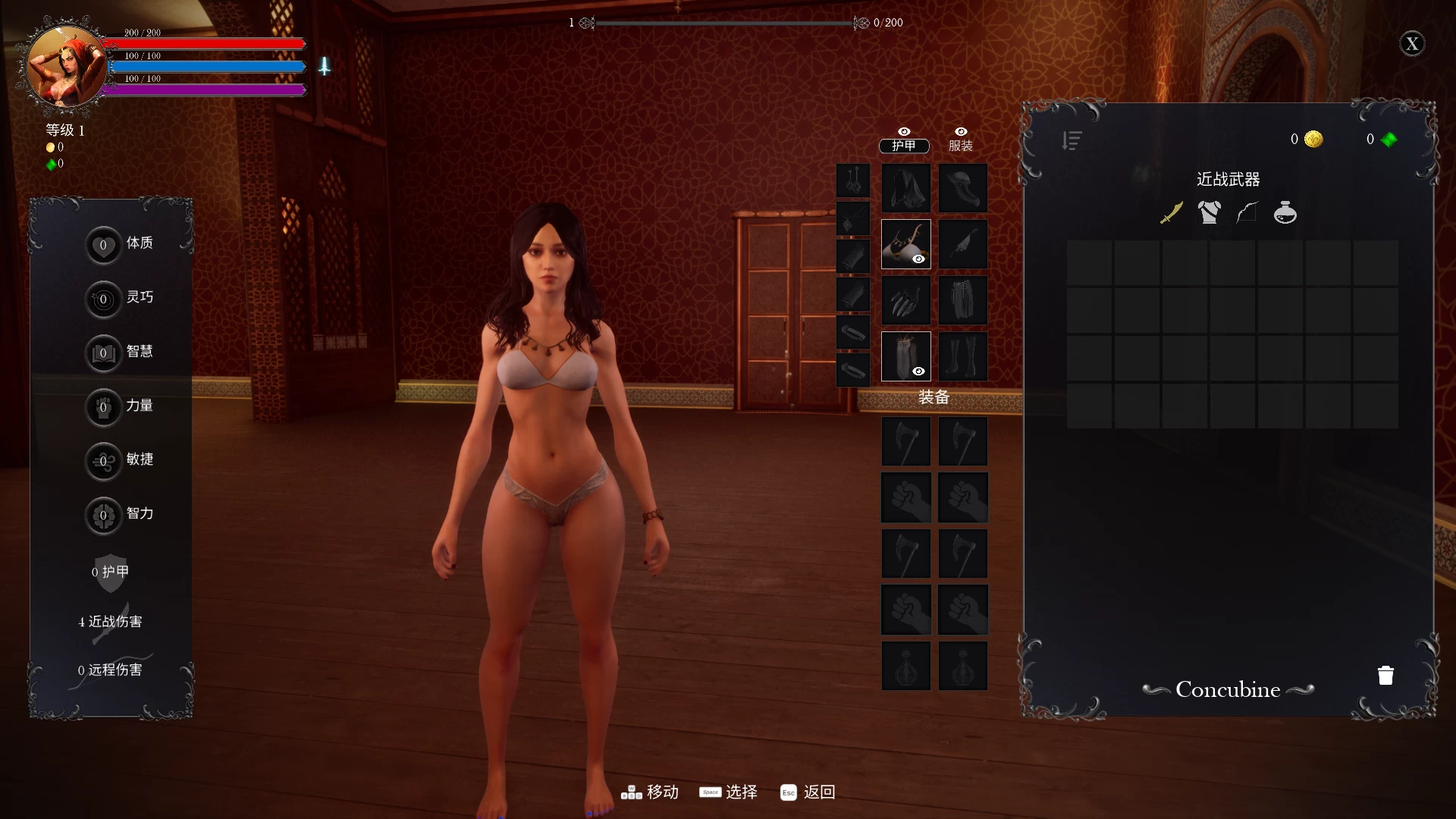Switch to the 护甲 armor tab
Viewport: 1456px width, 819px height.
pyautogui.click(x=904, y=145)
